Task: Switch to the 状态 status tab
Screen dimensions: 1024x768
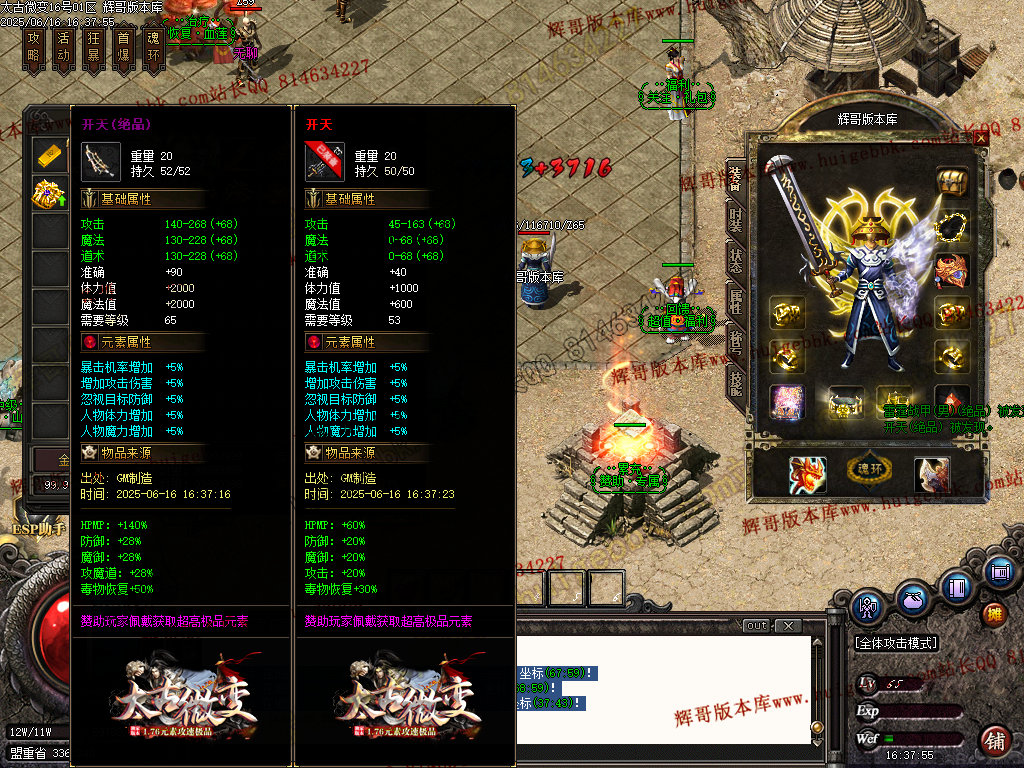Action: (x=735, y=257)
